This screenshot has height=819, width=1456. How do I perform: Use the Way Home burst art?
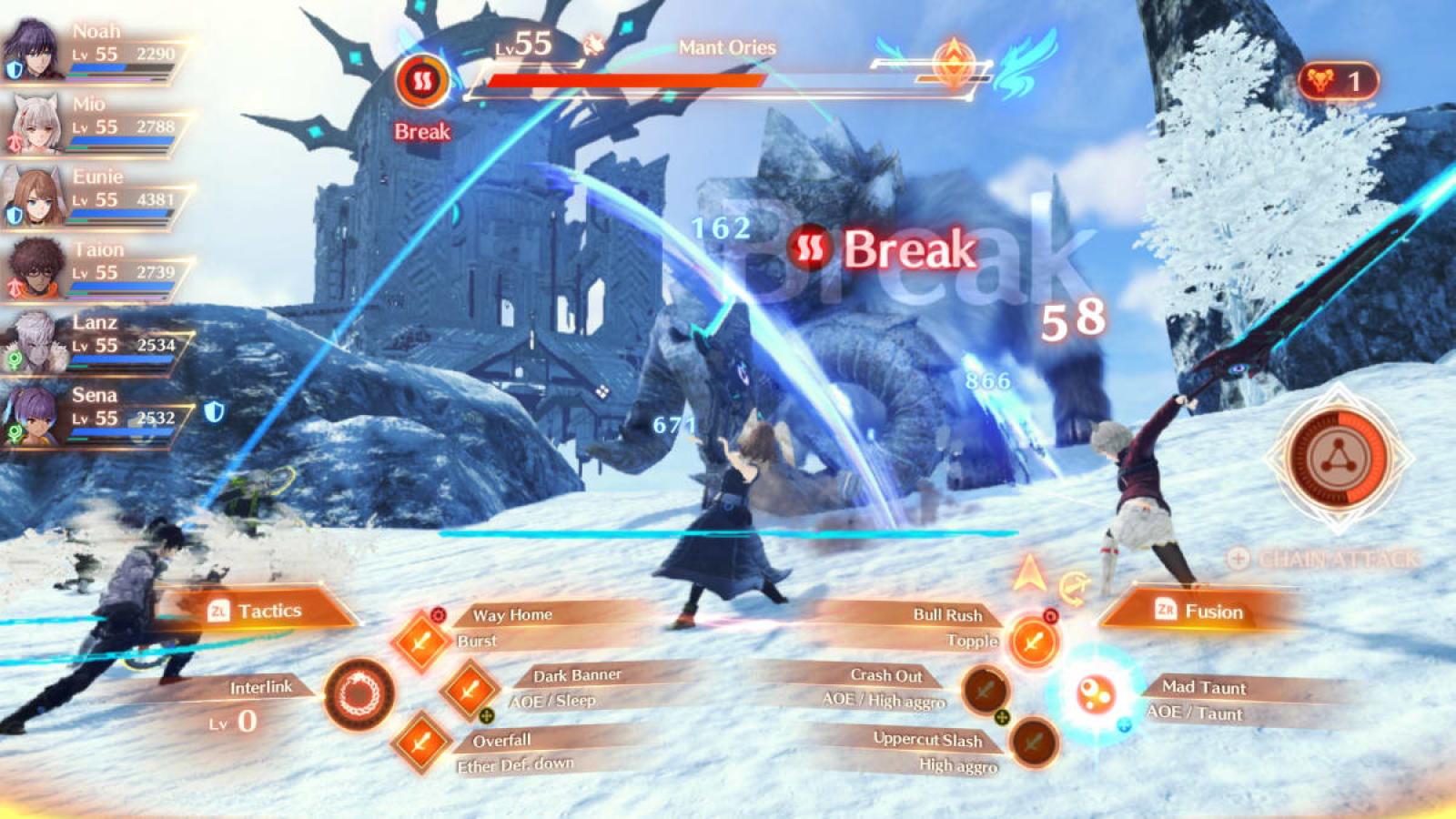(420, 641)
